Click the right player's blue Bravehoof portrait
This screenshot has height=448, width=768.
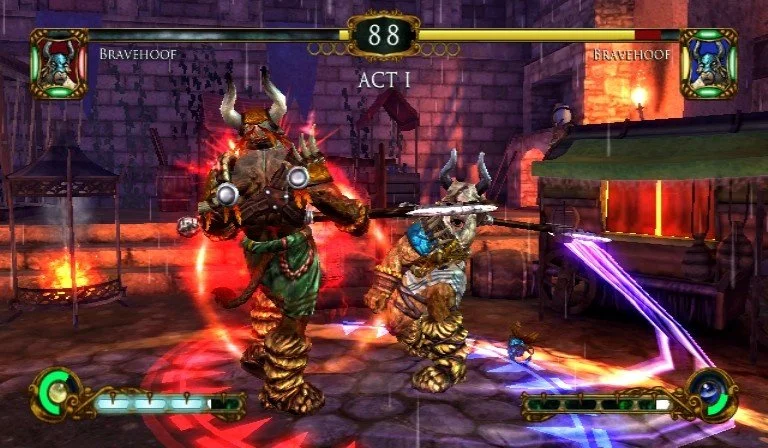pos(708,63)
